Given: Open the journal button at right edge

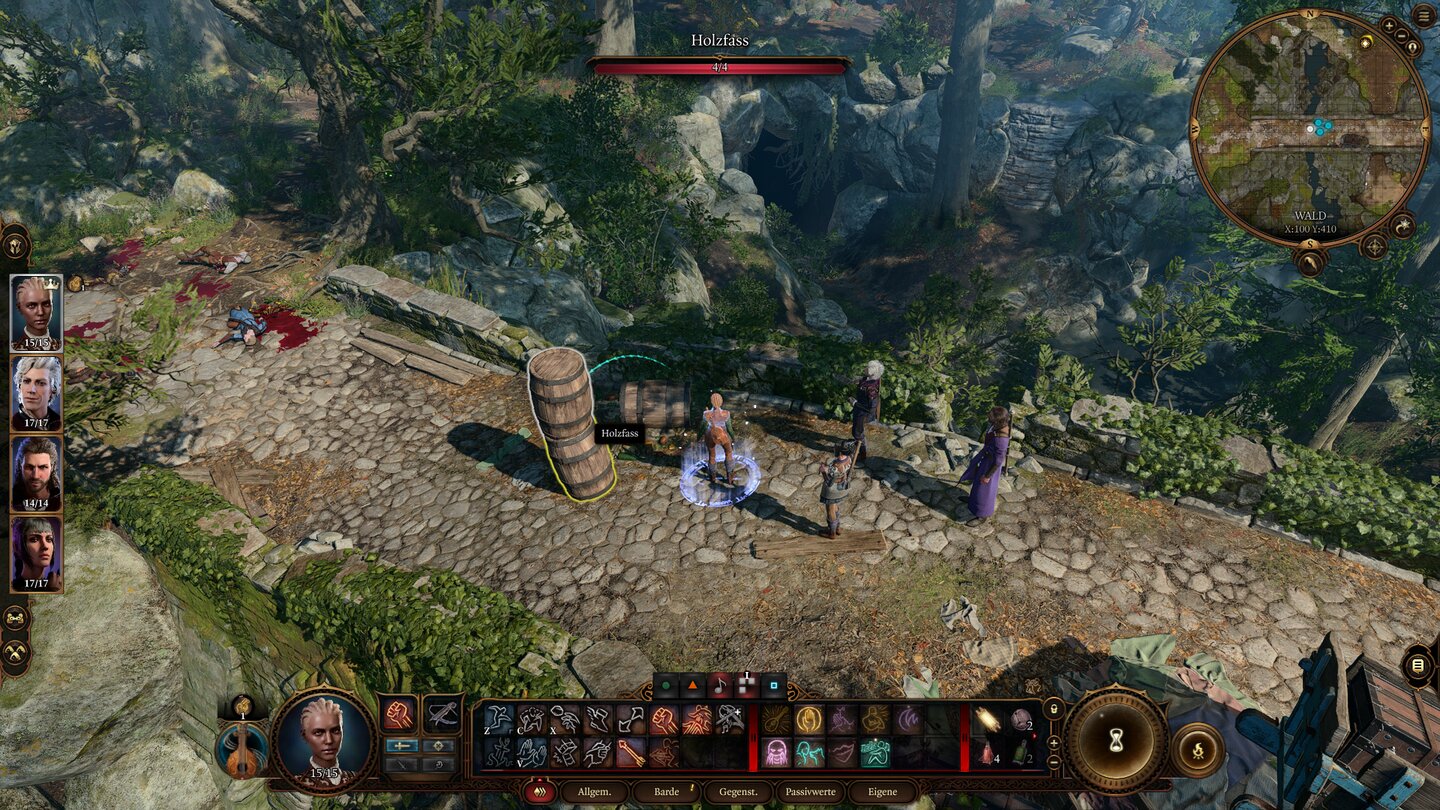Looking at the screenshot, I should 1417,665.
